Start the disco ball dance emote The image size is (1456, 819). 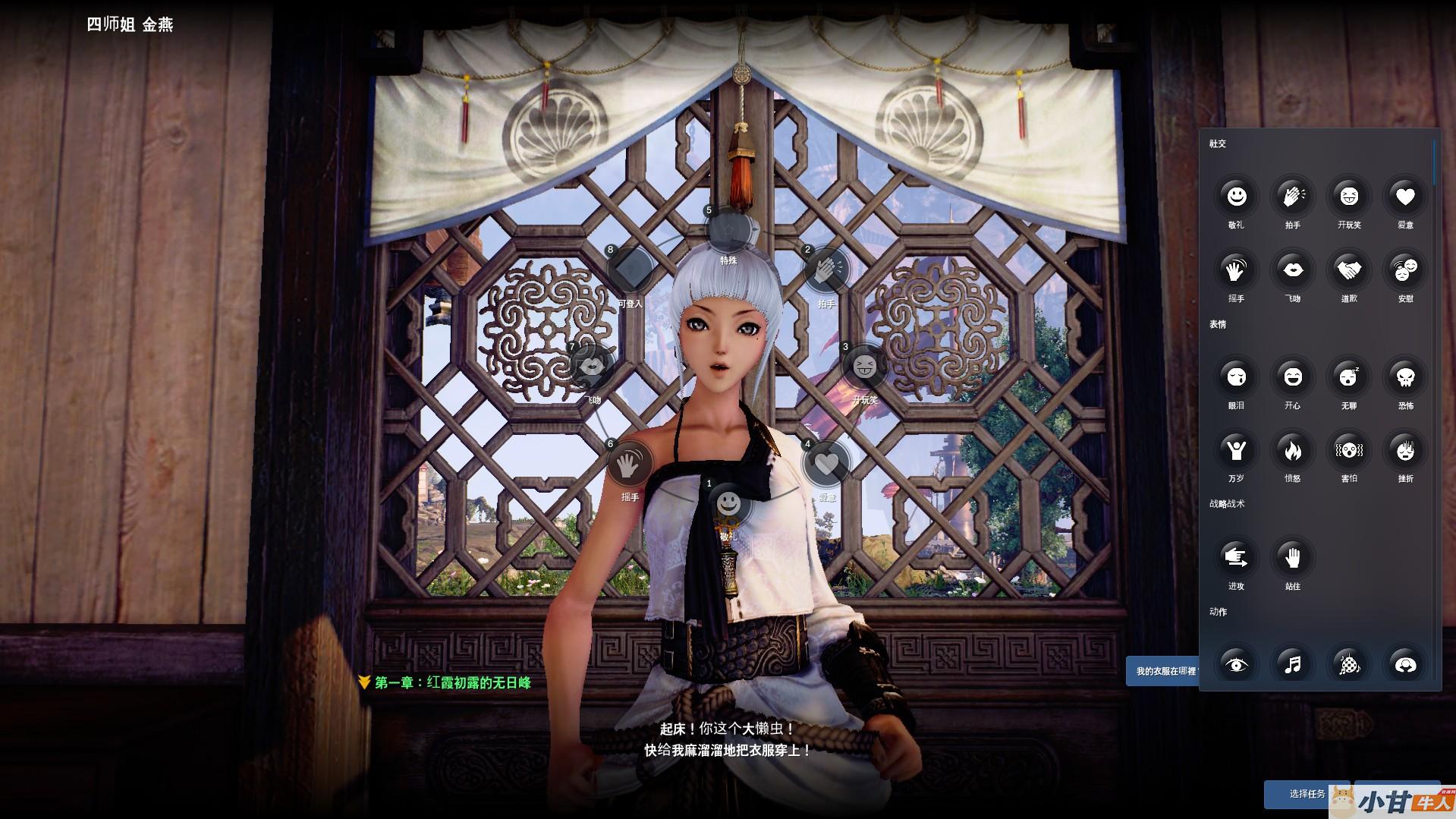tap(1348, 665)
